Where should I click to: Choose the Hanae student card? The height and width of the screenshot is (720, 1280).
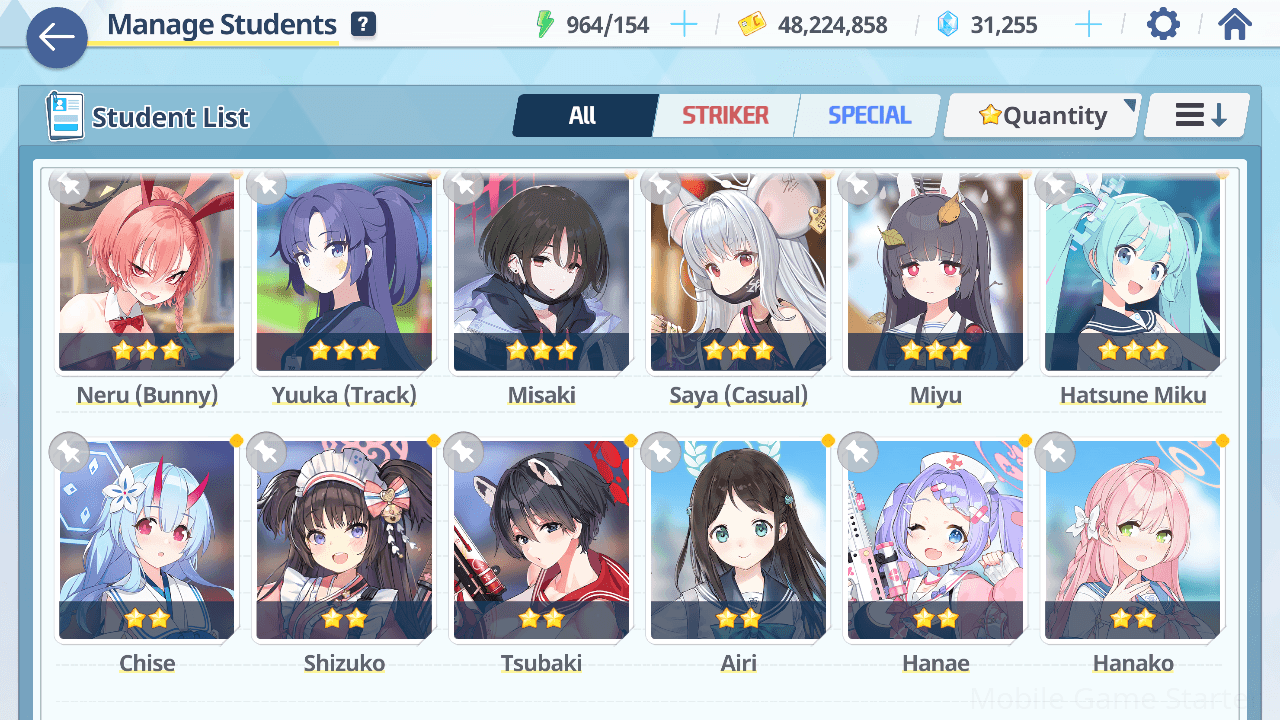(x=935, y=540)
